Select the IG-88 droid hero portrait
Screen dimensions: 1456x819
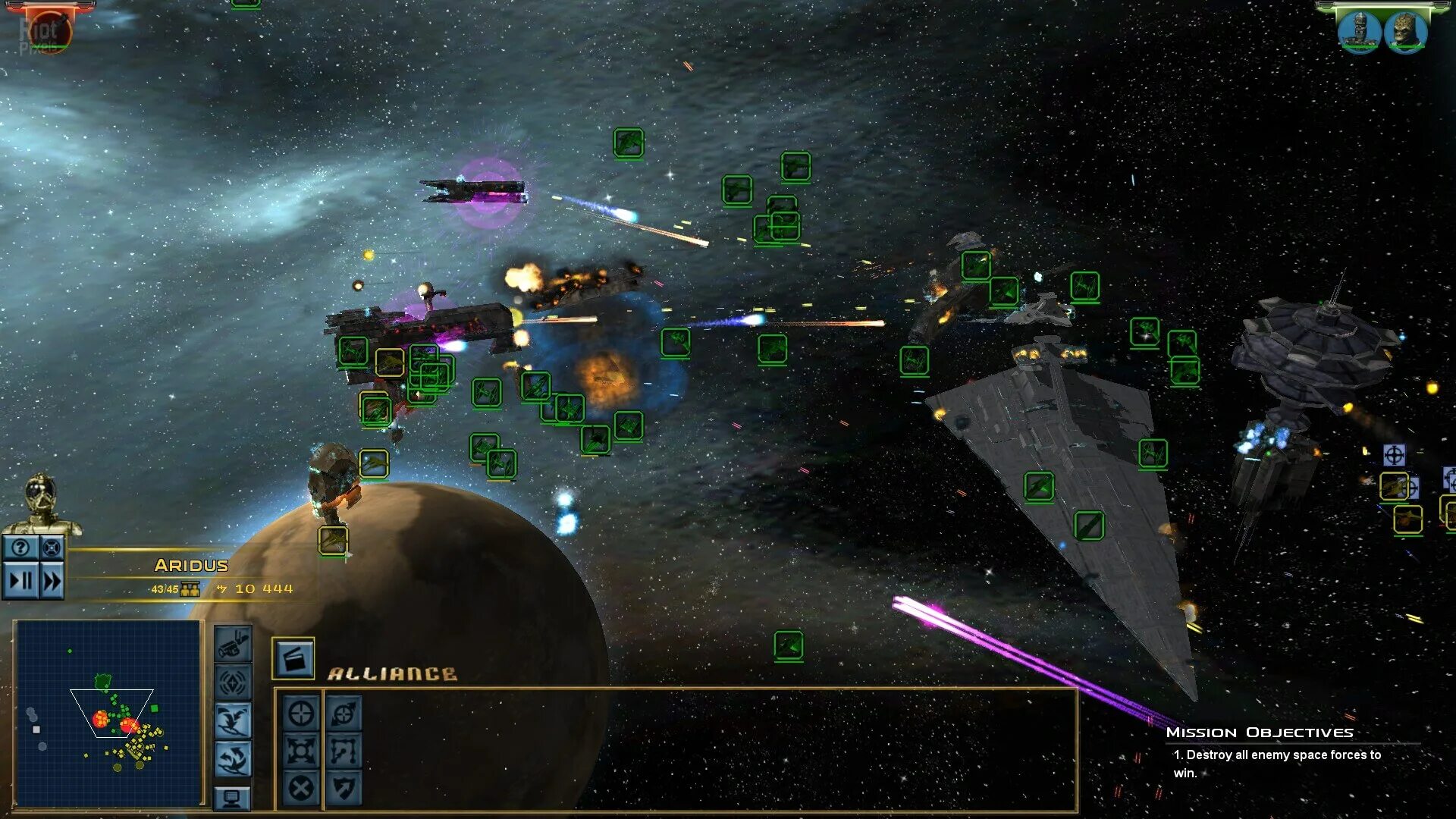point(1359,31)
